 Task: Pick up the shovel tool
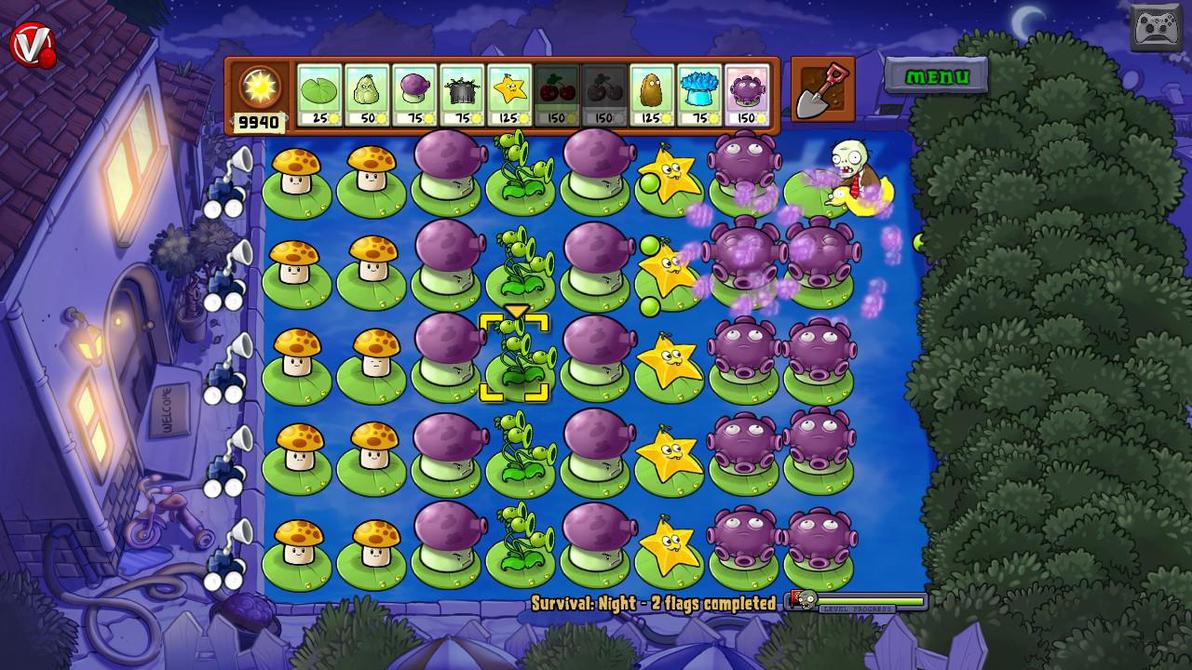coord(822,91)
